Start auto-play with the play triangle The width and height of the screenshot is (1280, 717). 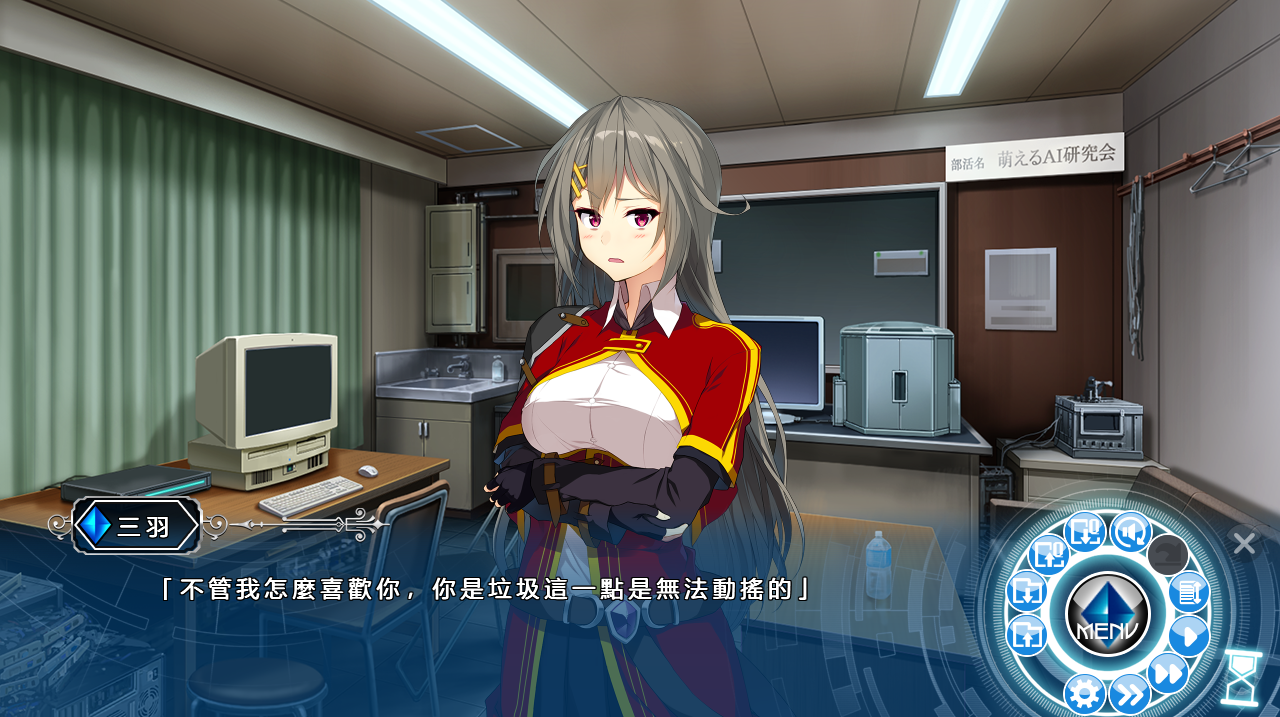(1188, 635)
